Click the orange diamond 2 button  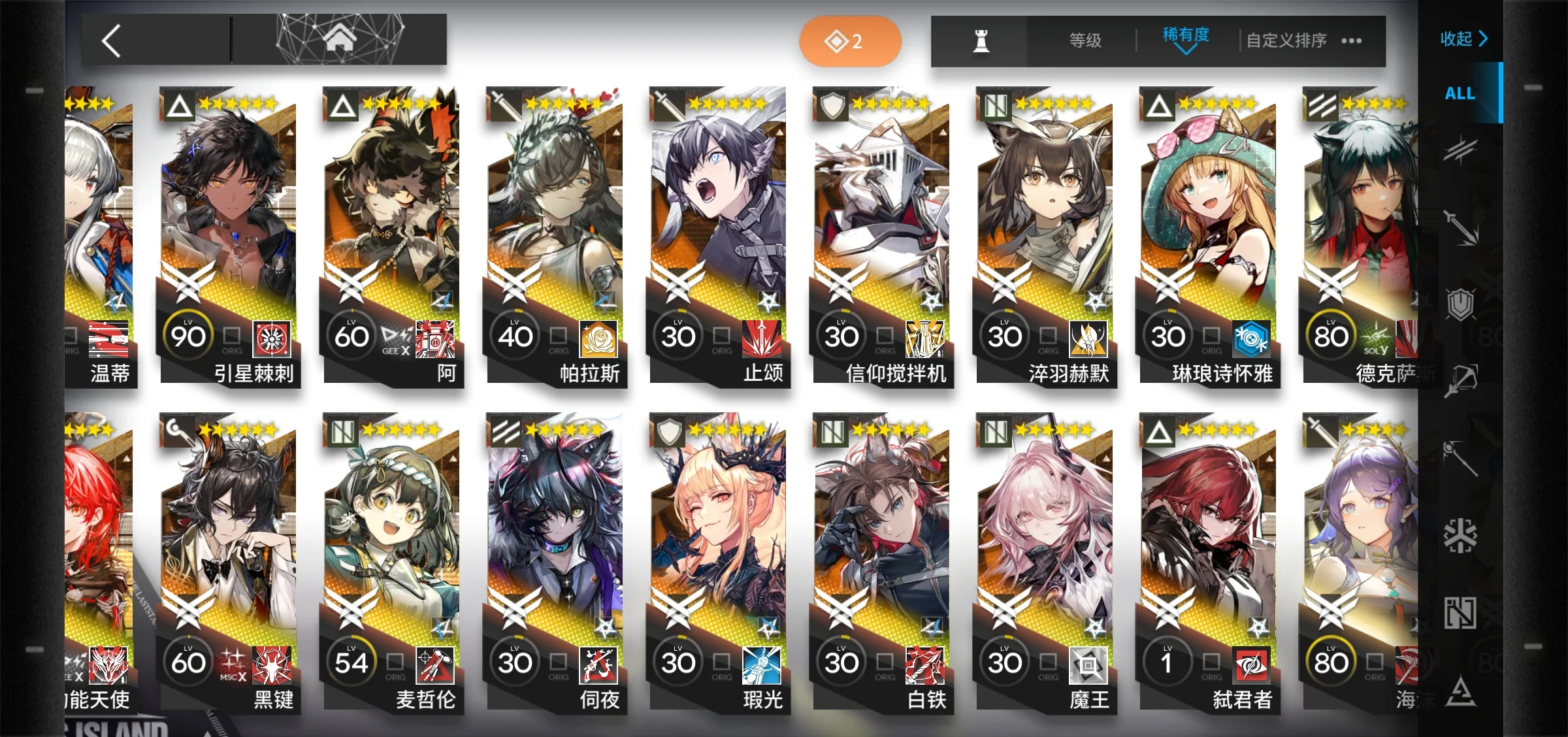(849, 41)
